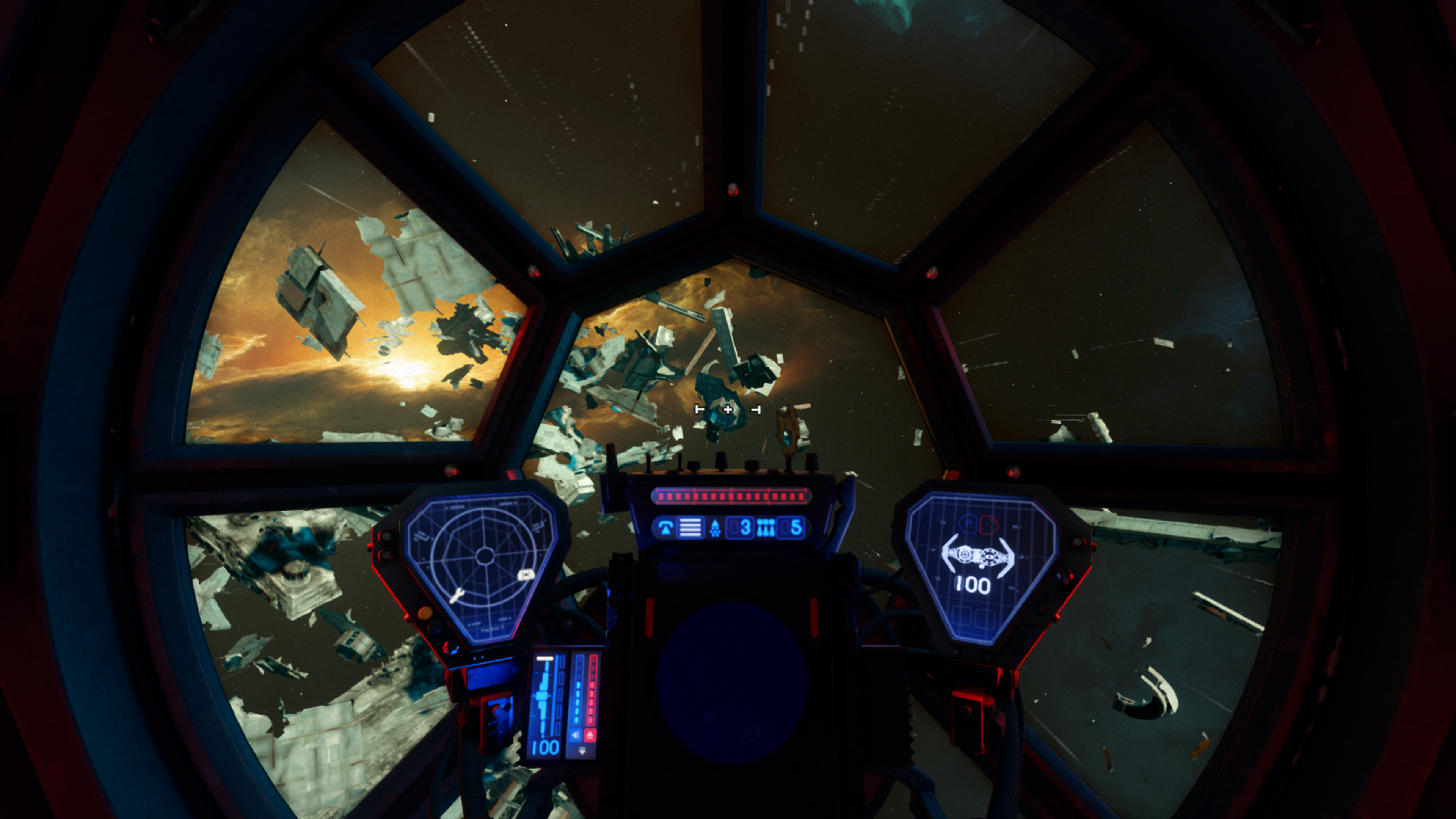Select the white capsule marker on radar
The width and height of the screenshot is (1456, 819).
point(525,575)
